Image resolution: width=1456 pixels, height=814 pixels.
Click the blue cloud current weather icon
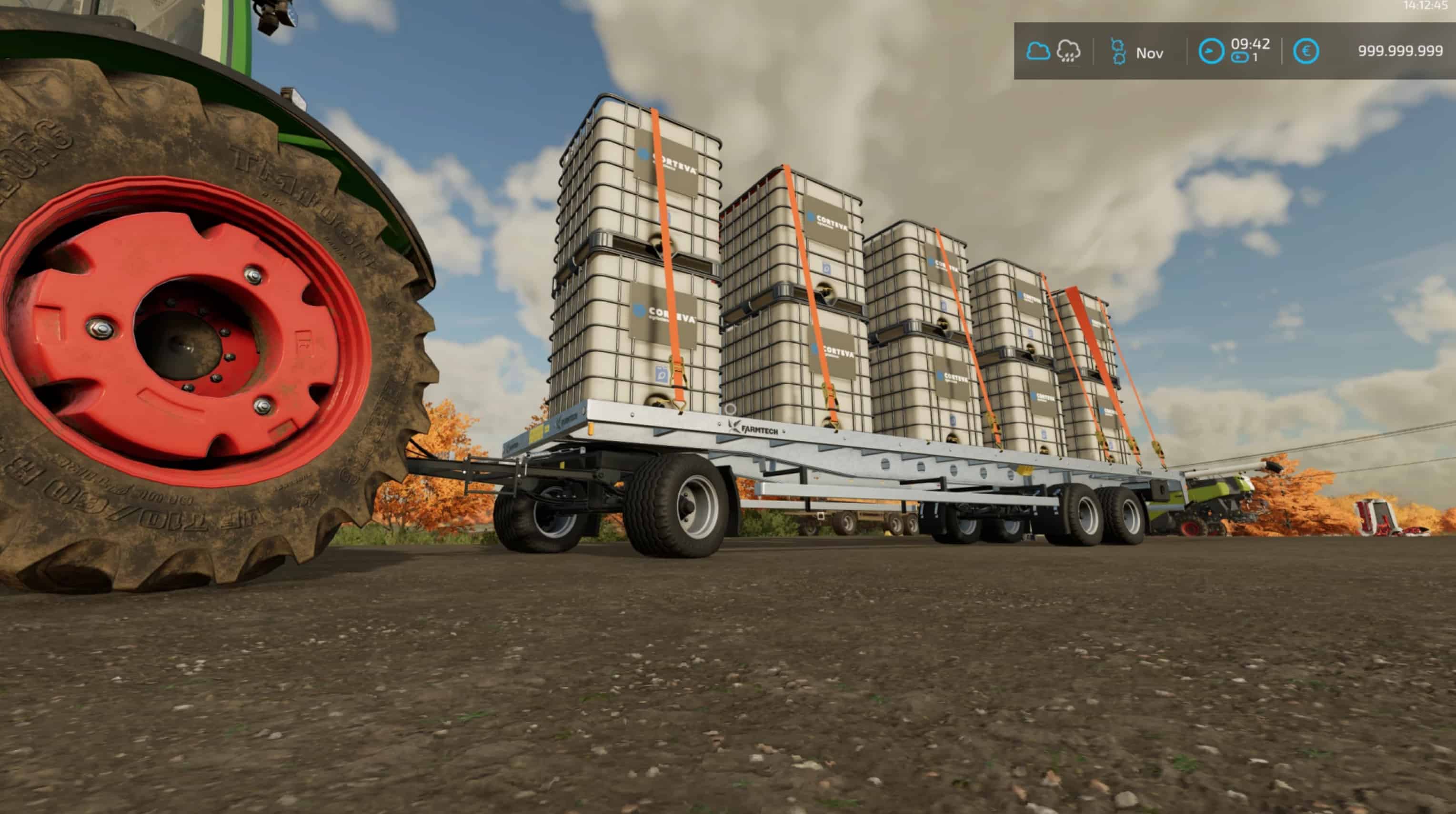tap(1038, 51)
